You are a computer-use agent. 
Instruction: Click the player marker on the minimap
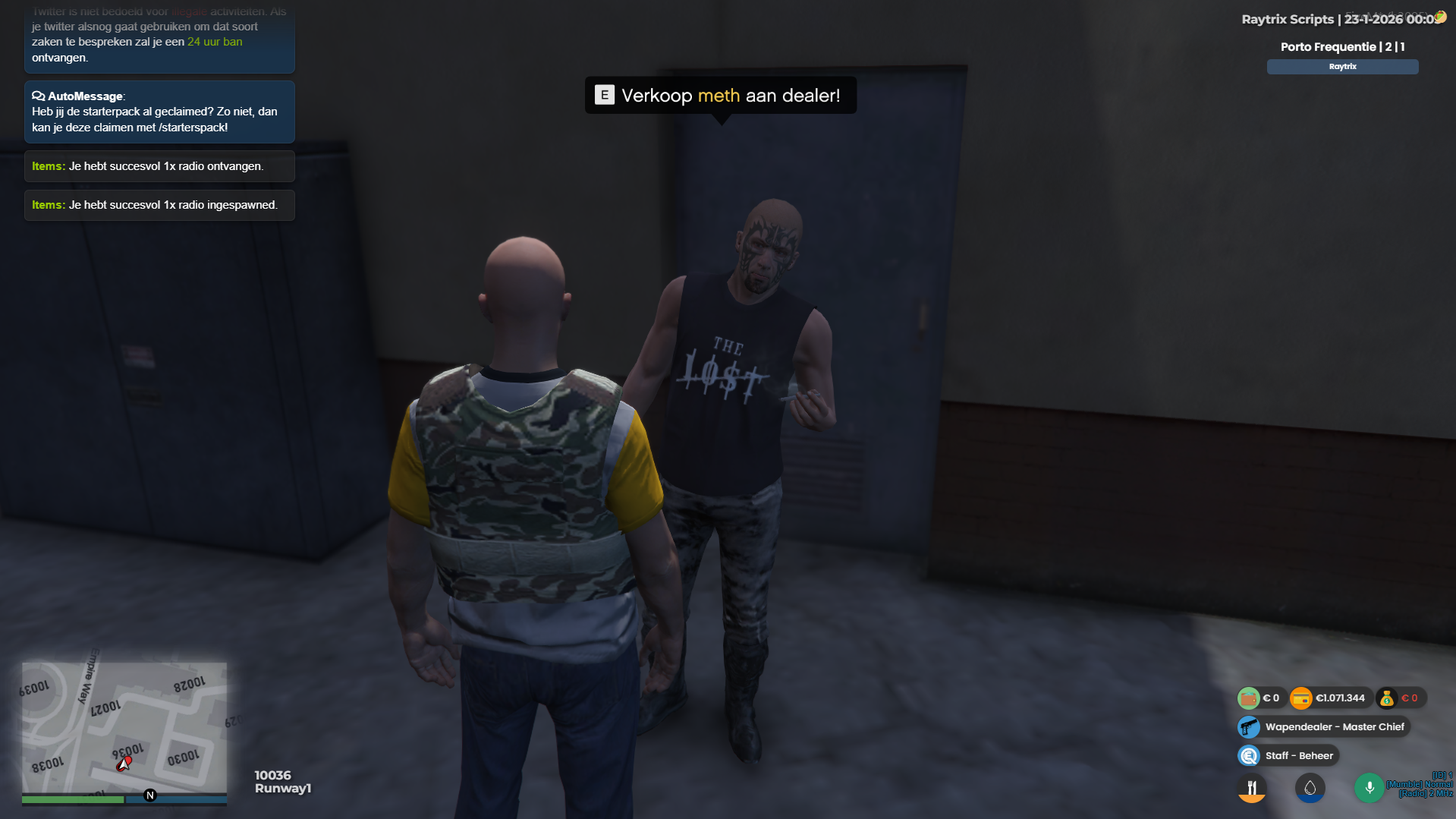coord(124,764)
